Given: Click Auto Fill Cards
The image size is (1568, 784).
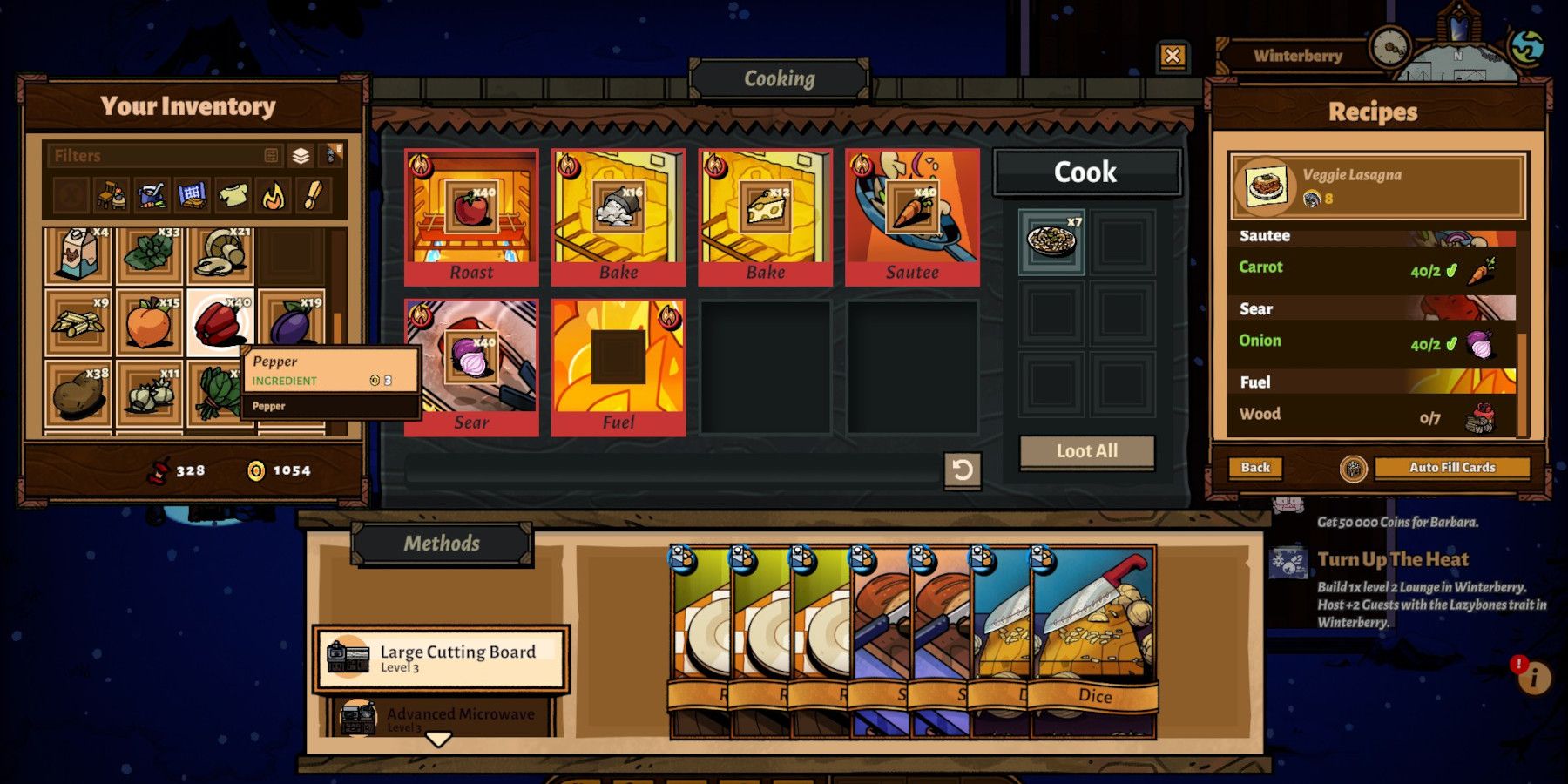Looking at the screenshot, I should click(x=1452, y=468).
